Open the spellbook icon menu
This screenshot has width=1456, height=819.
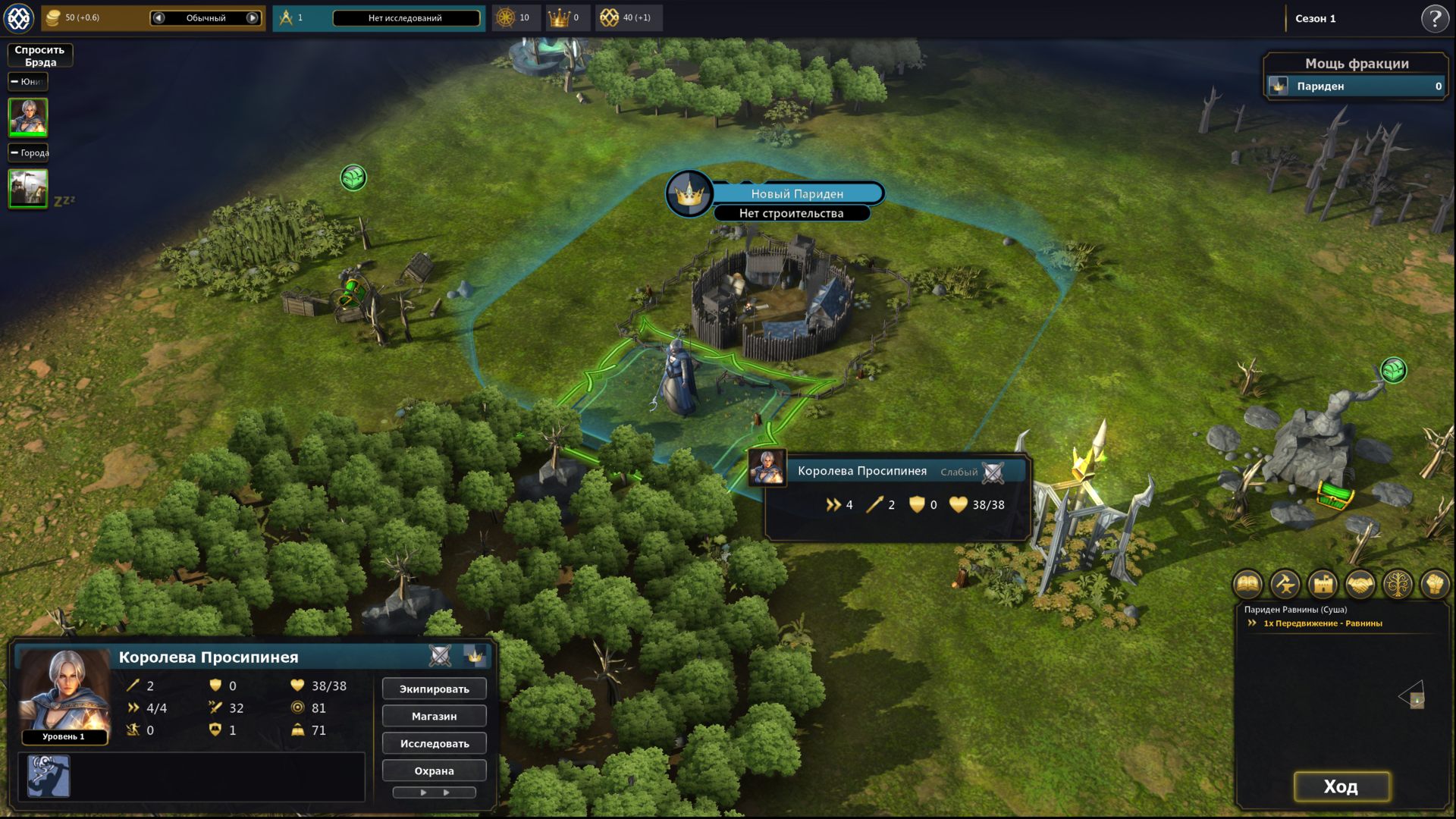pyautogui.click(x=1248, y=584)
